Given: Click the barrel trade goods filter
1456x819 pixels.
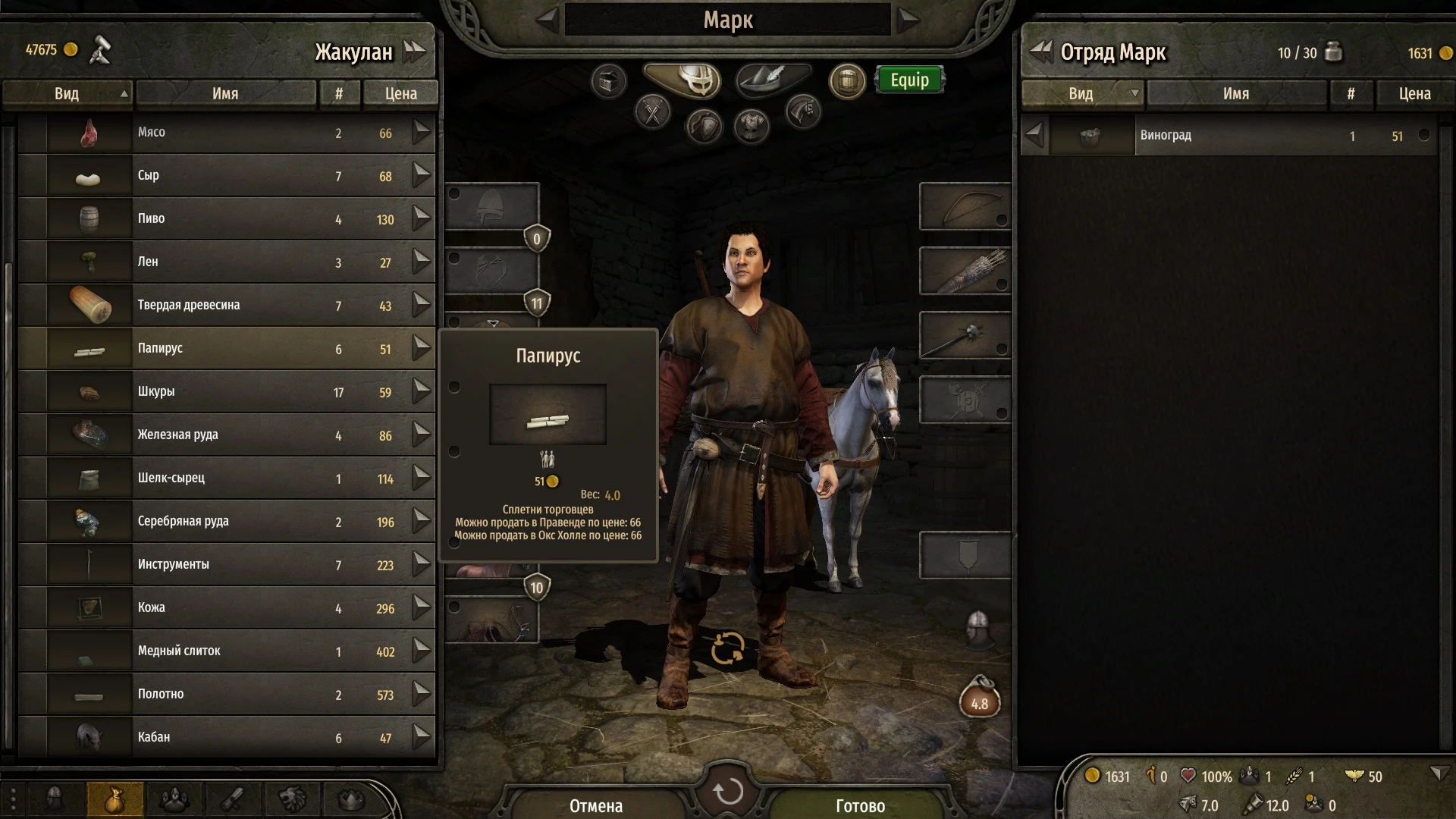Looking at the screenshot, I should (x=847, y=80).
